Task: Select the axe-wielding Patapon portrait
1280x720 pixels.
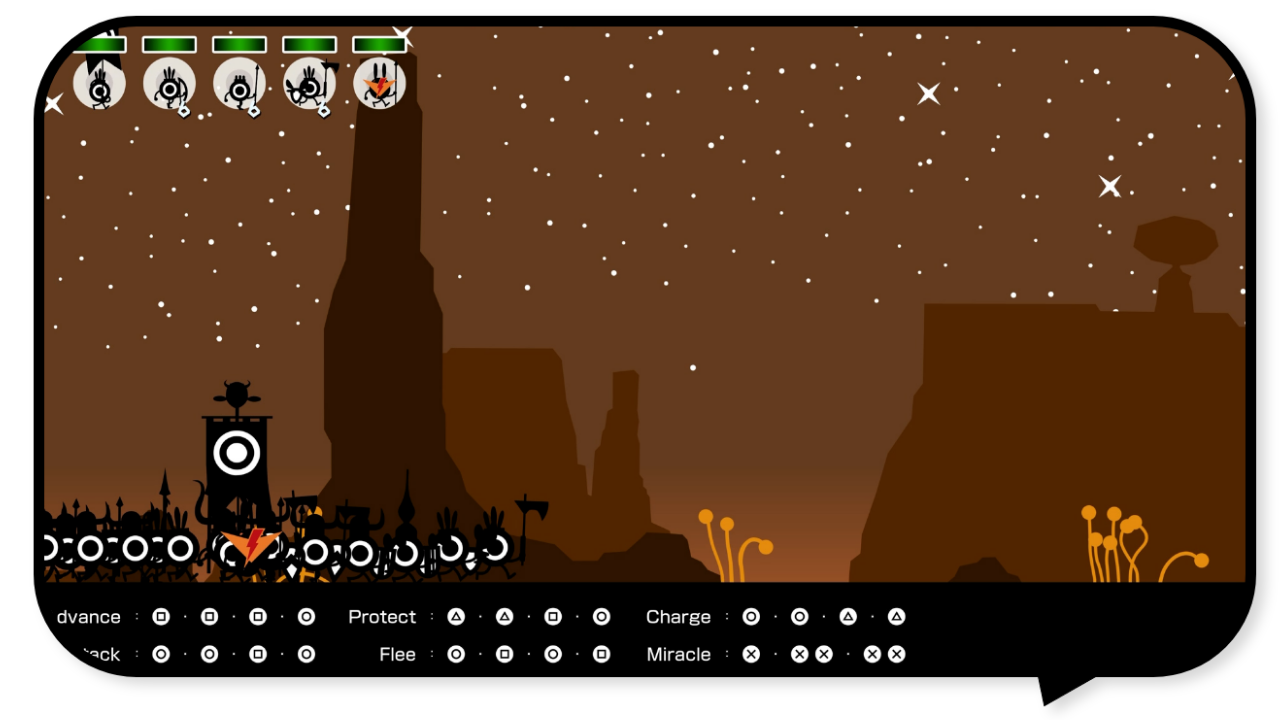Action: click(x=308, y=85)
